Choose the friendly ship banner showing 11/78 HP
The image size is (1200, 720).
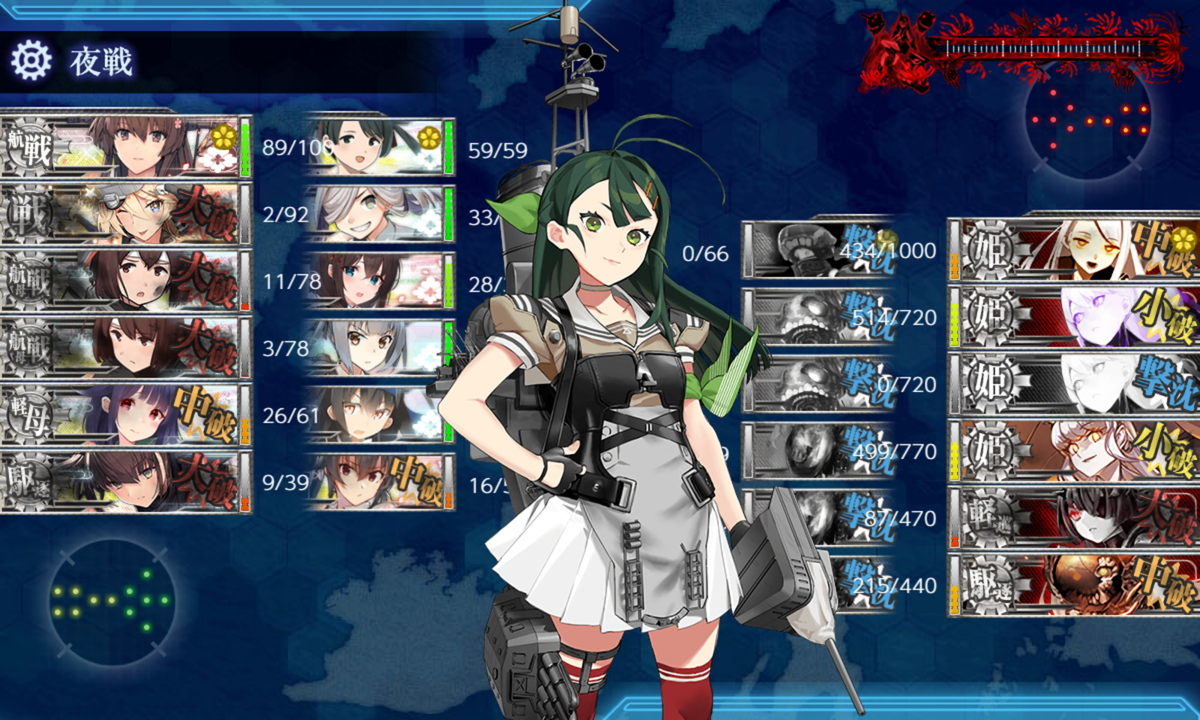125,281
